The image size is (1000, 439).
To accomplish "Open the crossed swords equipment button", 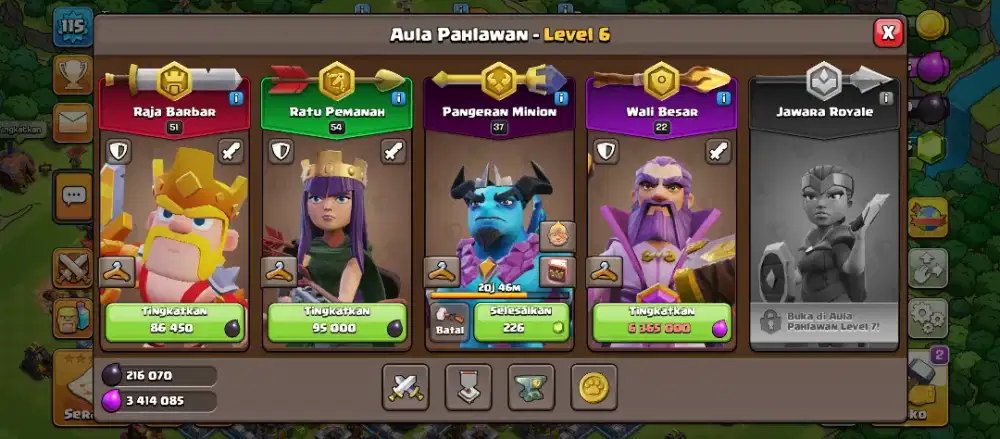I will 406,385.
